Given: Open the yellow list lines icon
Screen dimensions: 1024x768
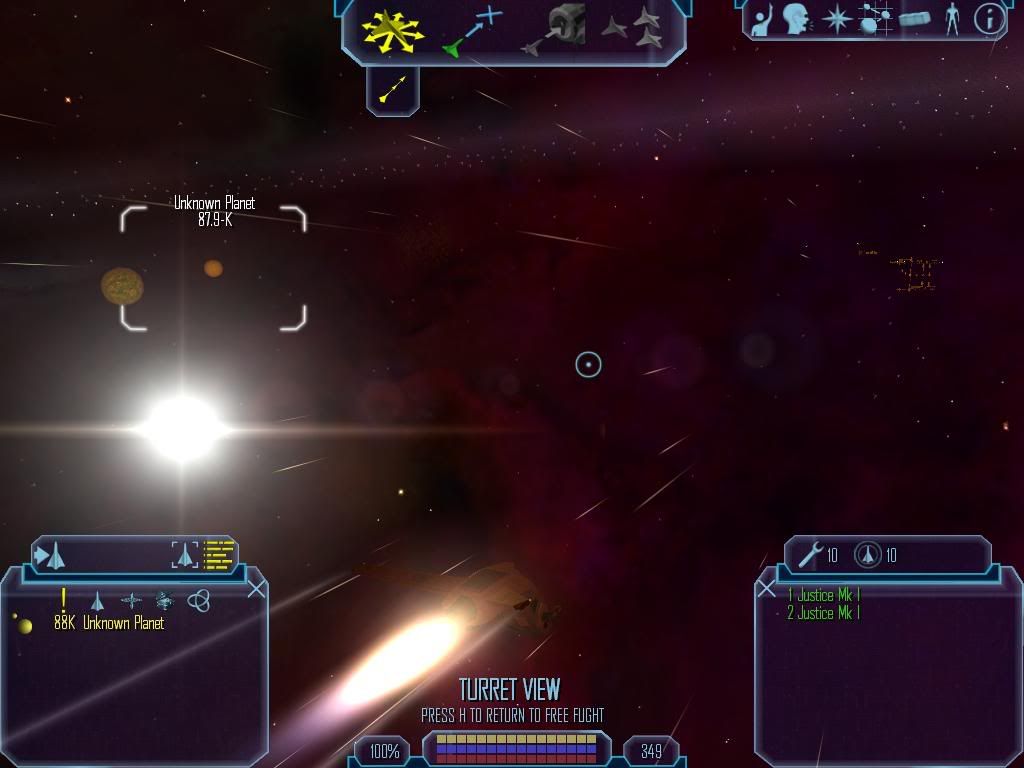Looking at the screenshot, I should pyautogui.click(x=218, y=555).
